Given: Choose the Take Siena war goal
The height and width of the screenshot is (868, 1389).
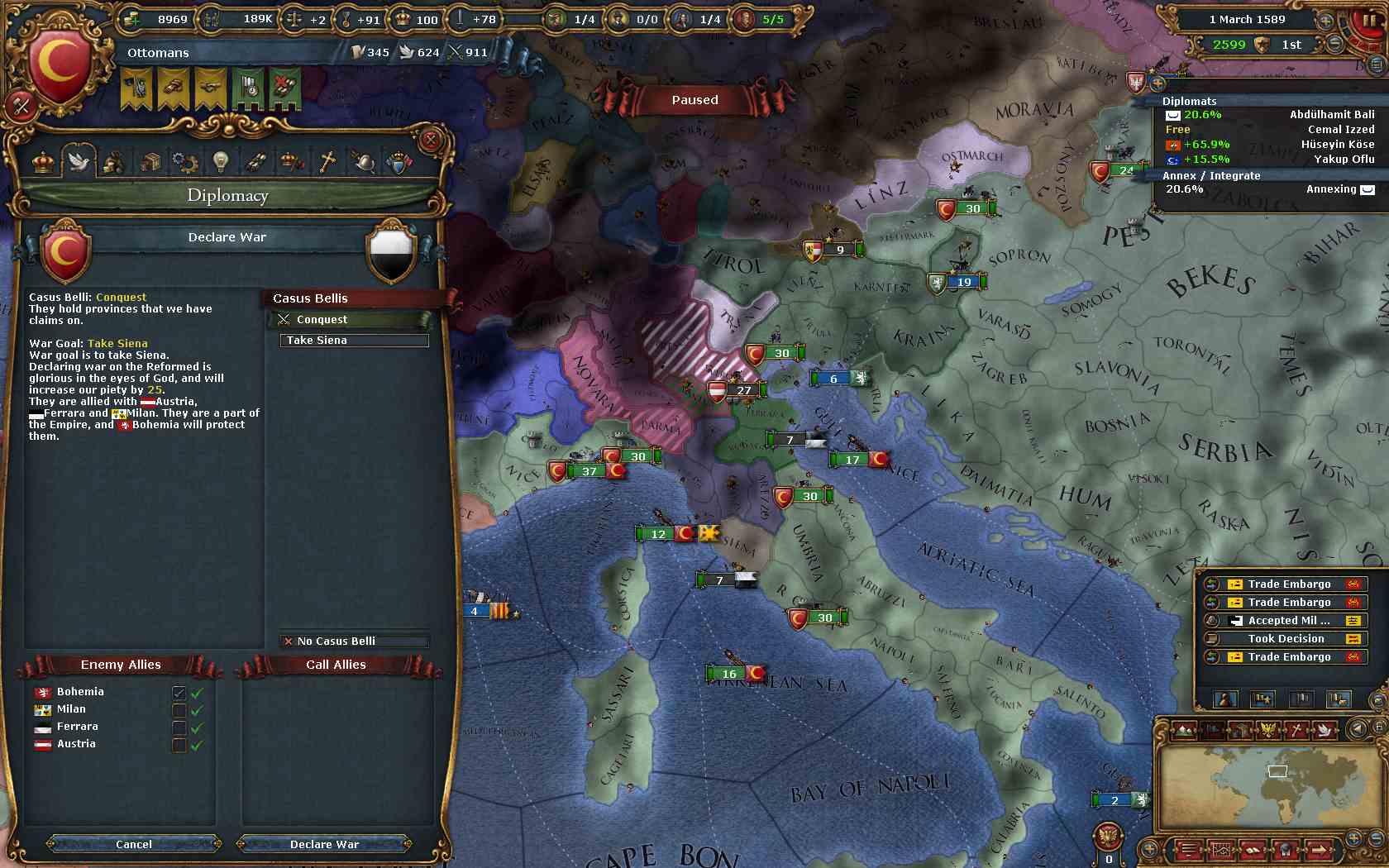Looking at the screenshot, I should pos(354,341).
